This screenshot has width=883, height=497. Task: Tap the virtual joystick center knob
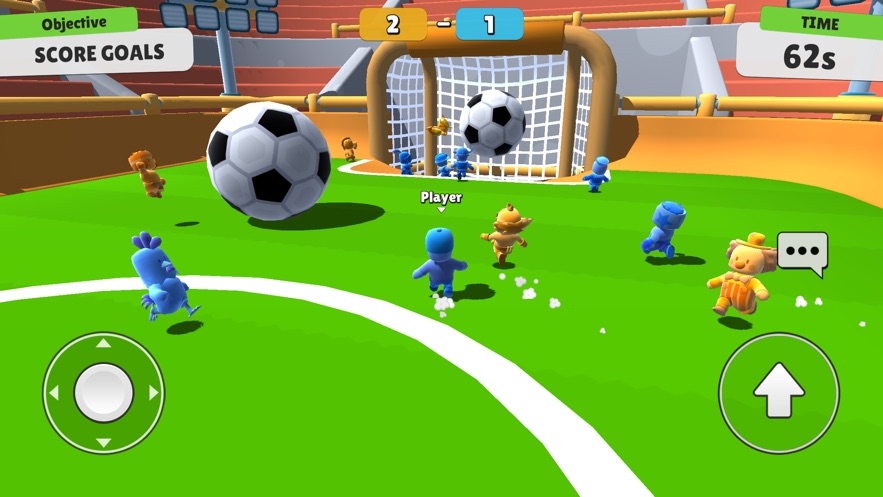coord(103,392)
